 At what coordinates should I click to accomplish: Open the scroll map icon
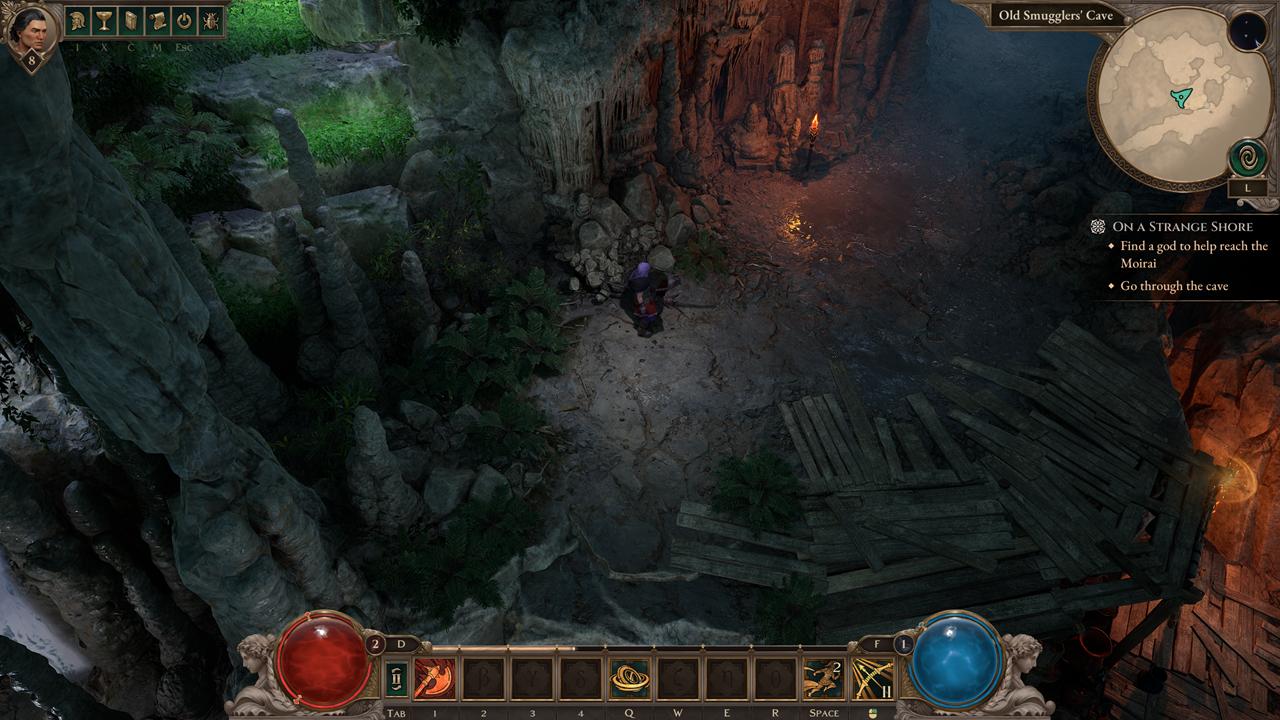158,20
